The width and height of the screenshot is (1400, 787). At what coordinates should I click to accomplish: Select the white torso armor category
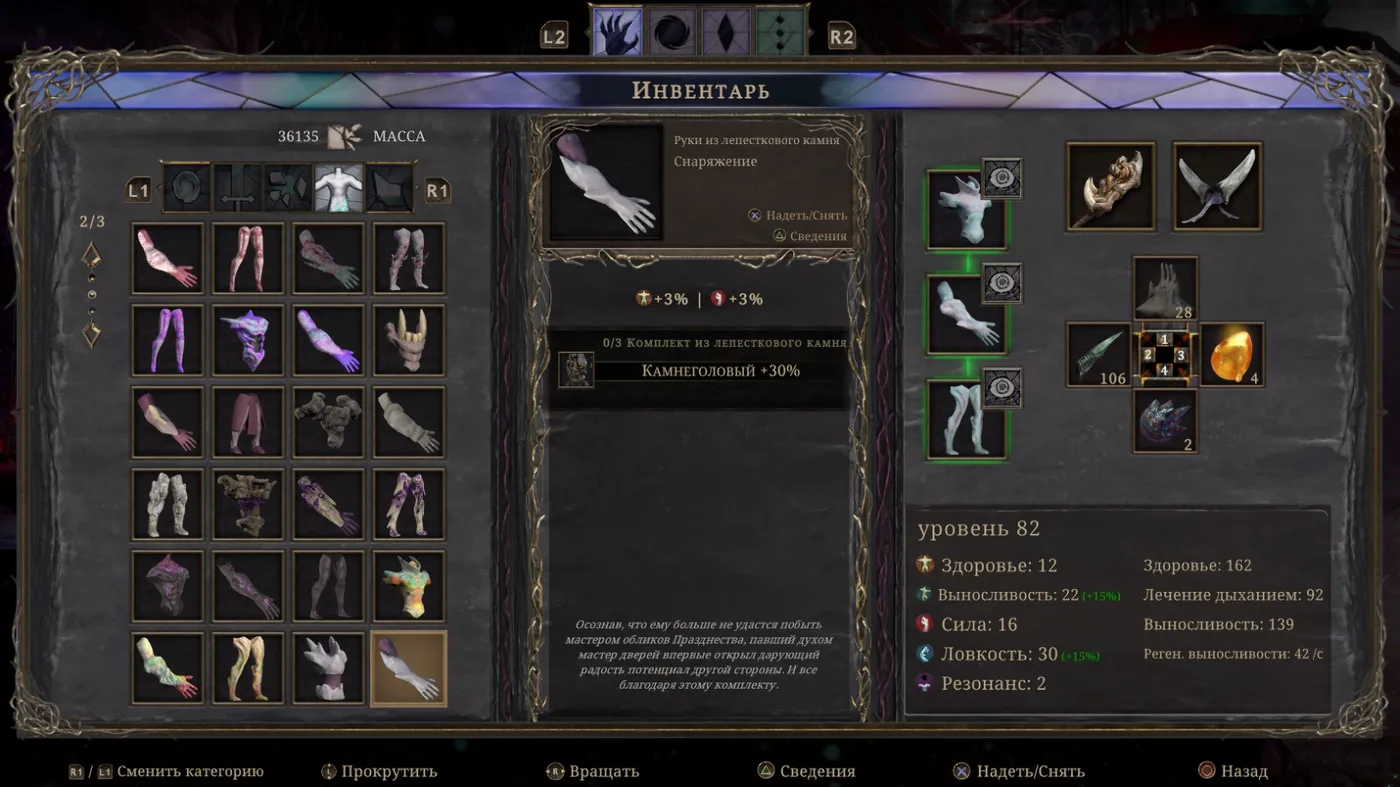coord(339,189)
